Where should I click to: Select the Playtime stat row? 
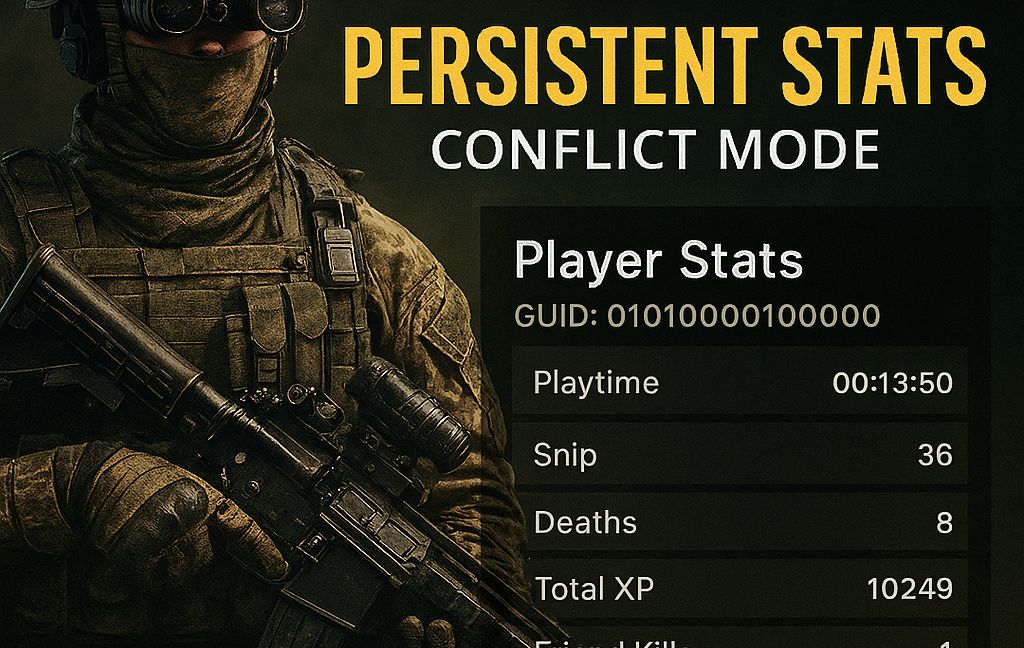[x=741, y=383]
